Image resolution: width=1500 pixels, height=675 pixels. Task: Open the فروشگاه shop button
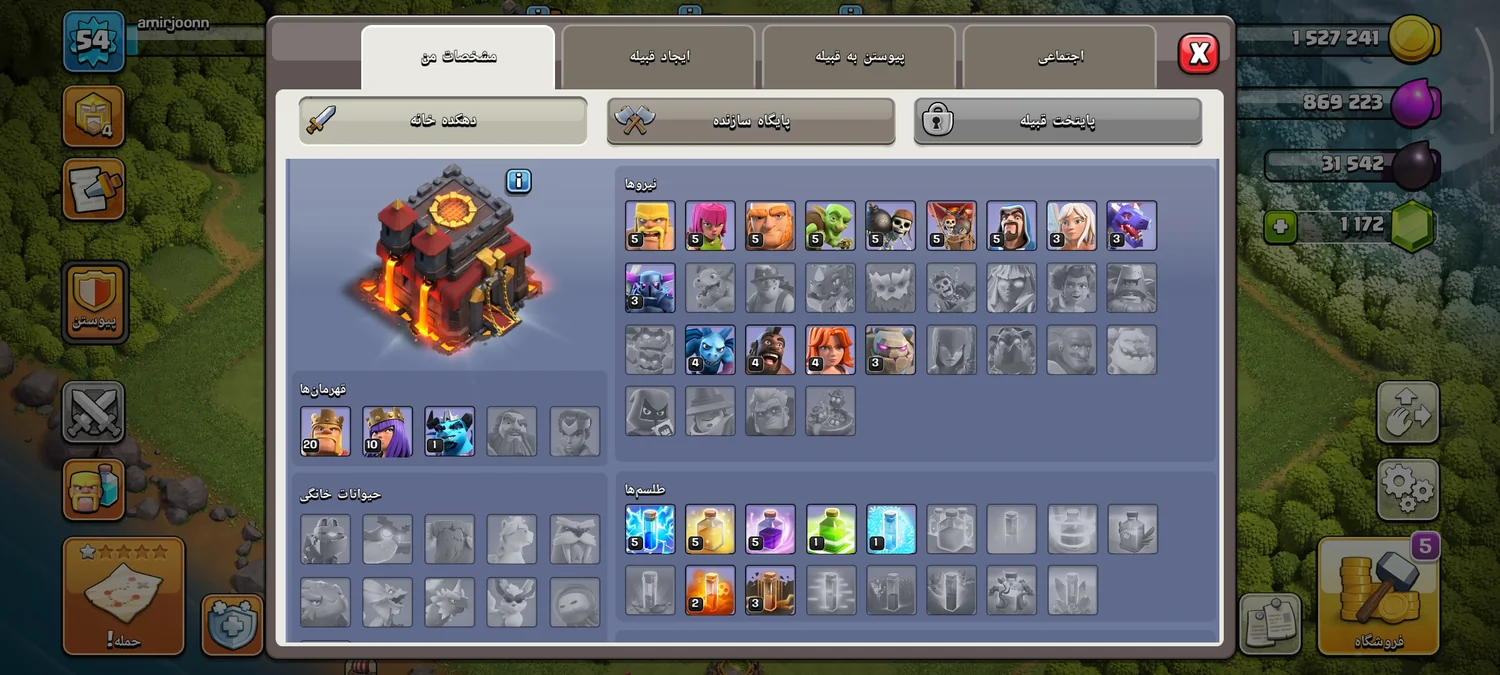click(x=1378, y=597)
